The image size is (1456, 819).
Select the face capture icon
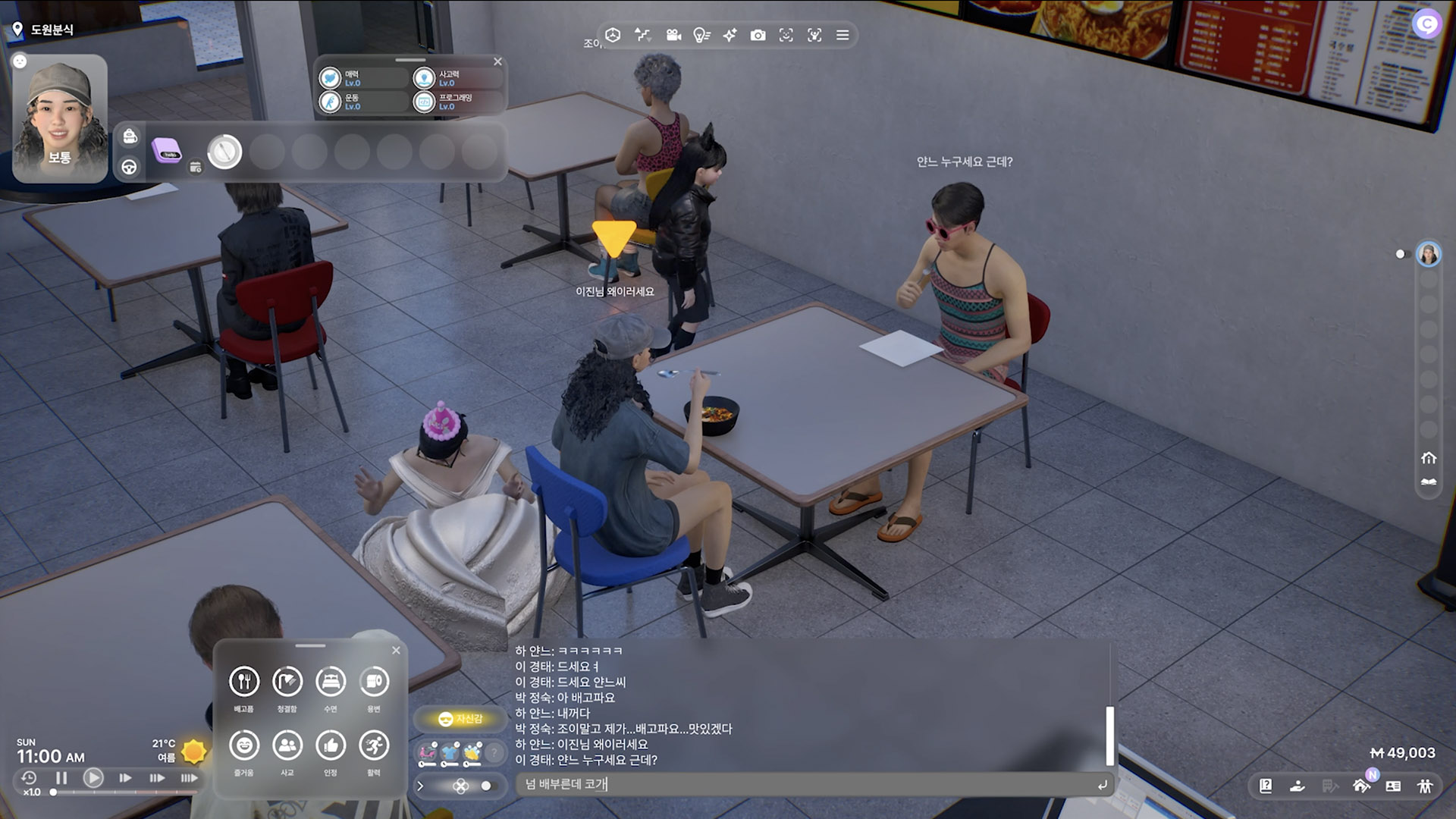click(786, 35)
